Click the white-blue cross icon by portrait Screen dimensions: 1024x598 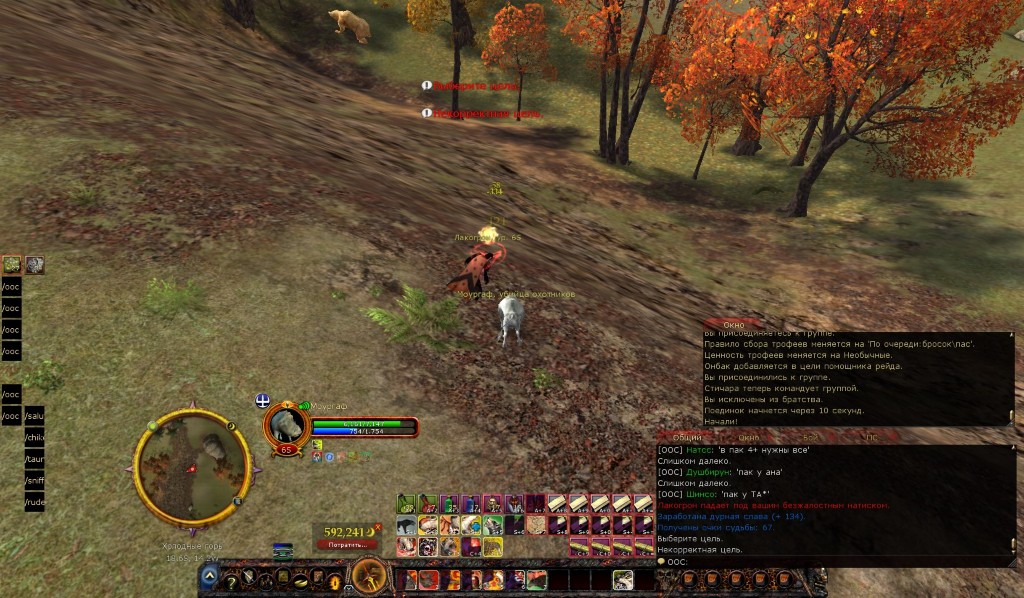(262, 400)
